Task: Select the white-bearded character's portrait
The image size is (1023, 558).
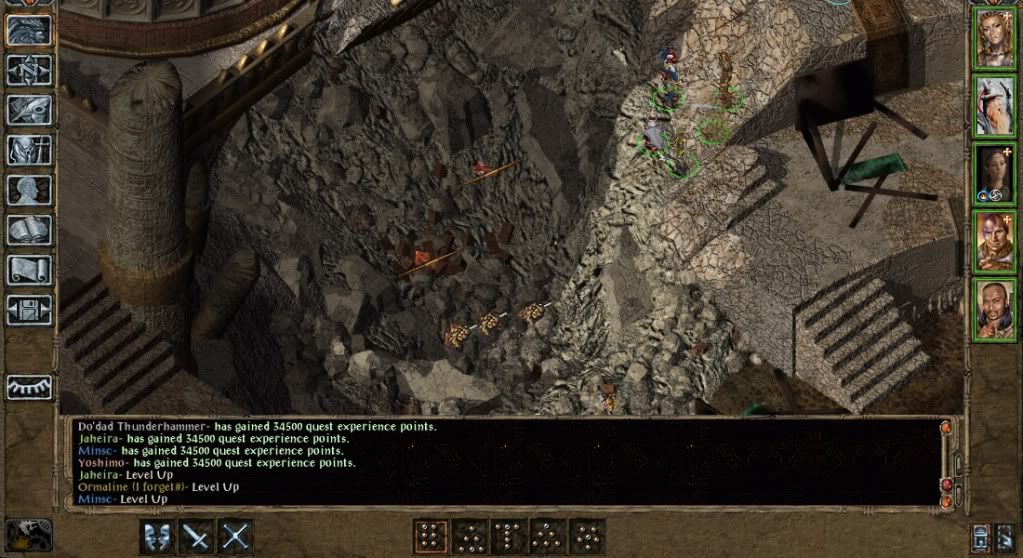Action: (x=995, y=107)
